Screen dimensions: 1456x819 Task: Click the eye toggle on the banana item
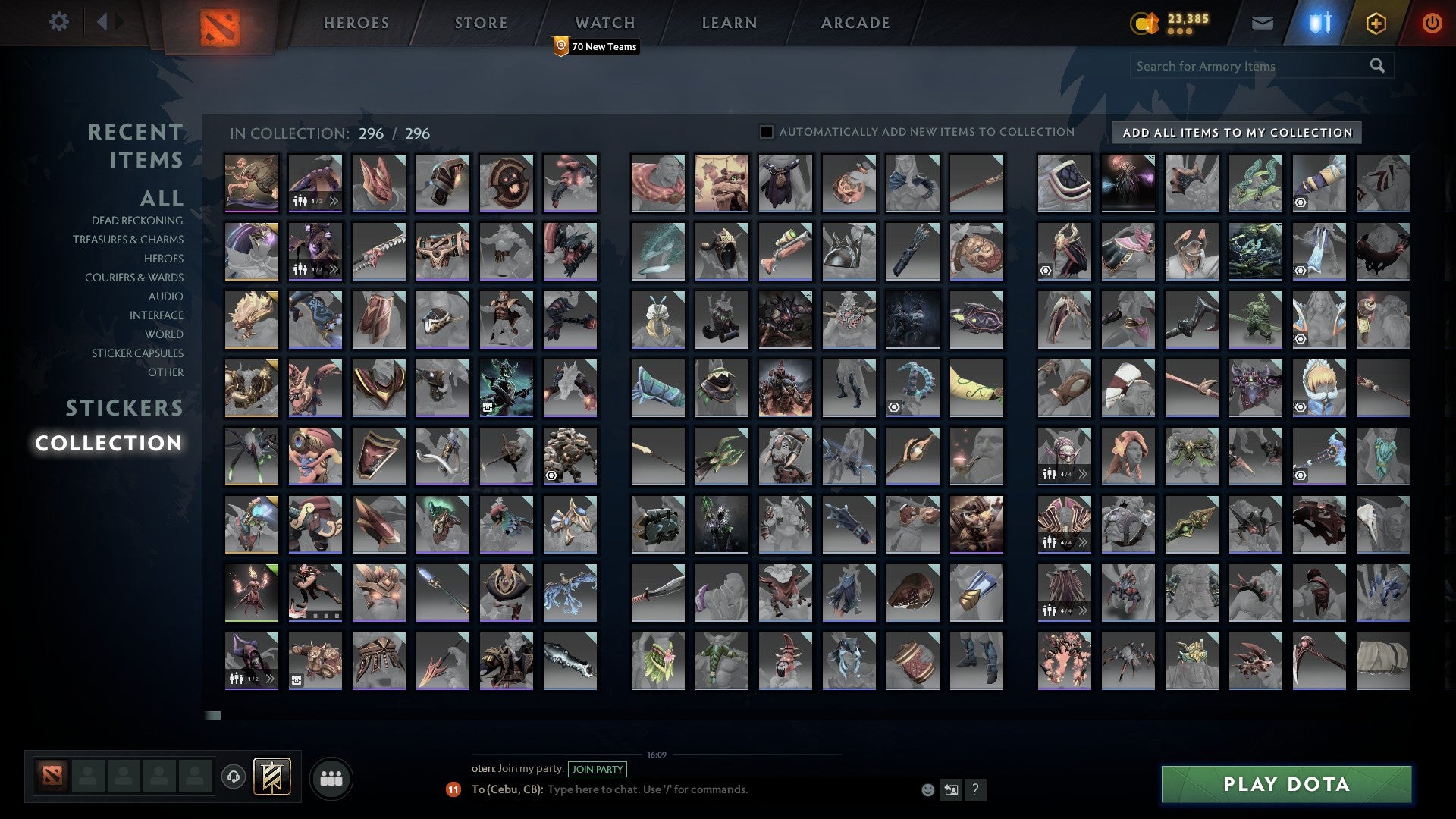[896, 408]
